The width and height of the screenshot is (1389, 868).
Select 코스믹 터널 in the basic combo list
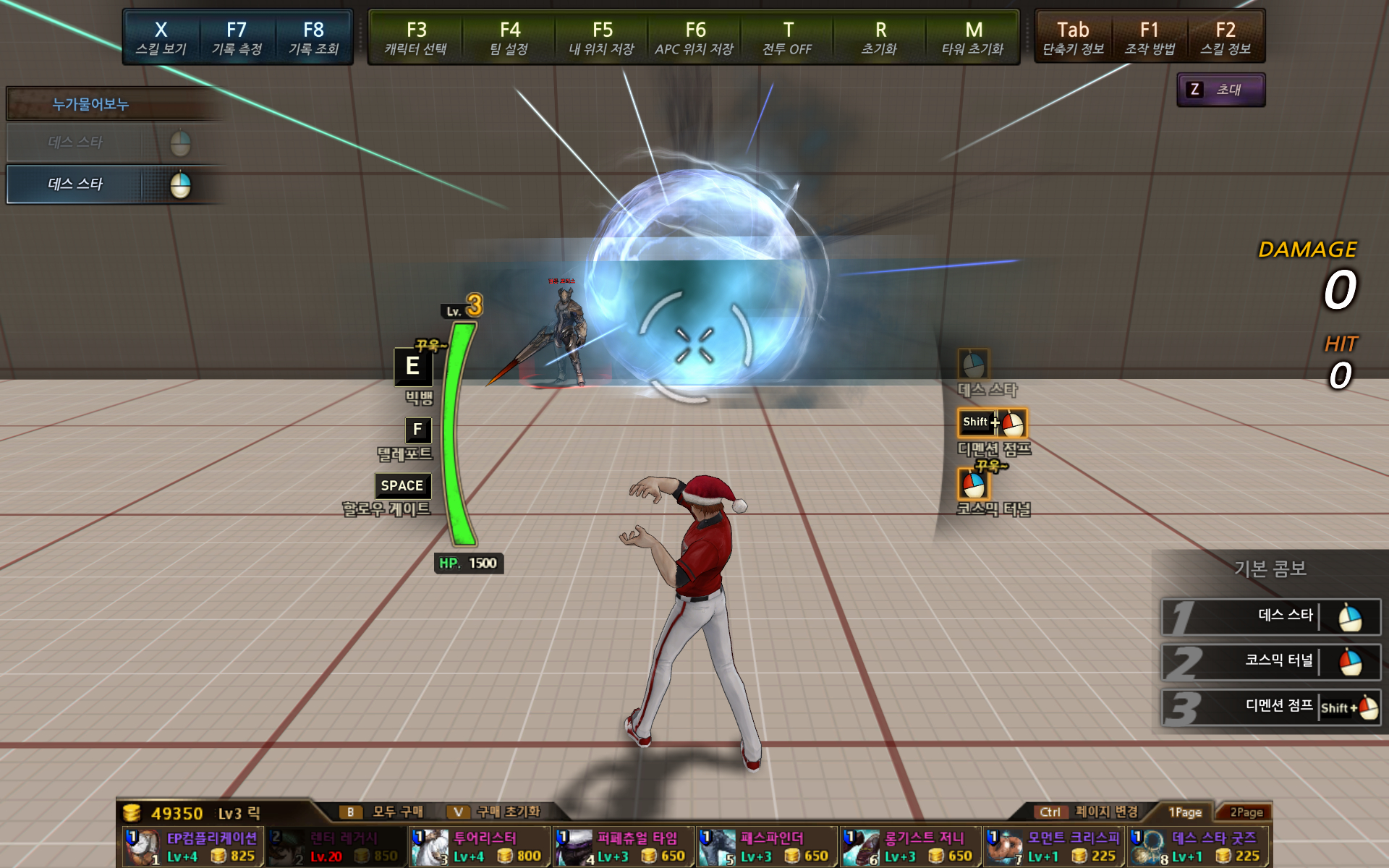click(1271, 661)
